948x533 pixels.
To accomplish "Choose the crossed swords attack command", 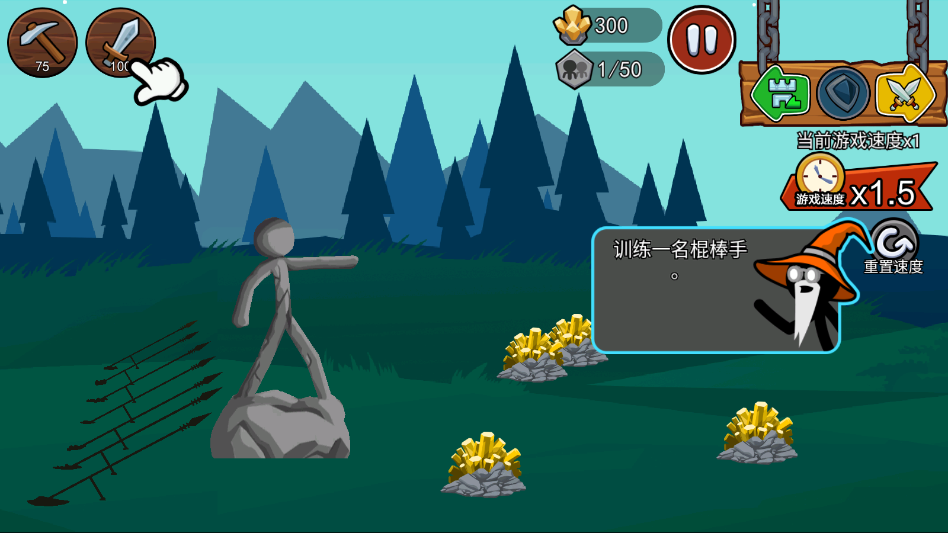I will click(x=904, y=93).
